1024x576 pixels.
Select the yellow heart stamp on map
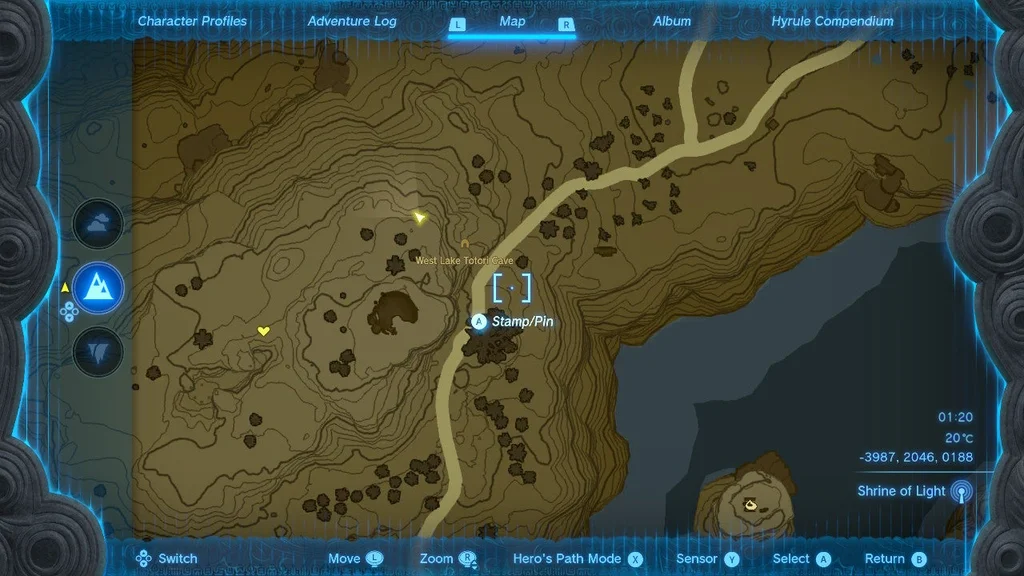point(263,331)
